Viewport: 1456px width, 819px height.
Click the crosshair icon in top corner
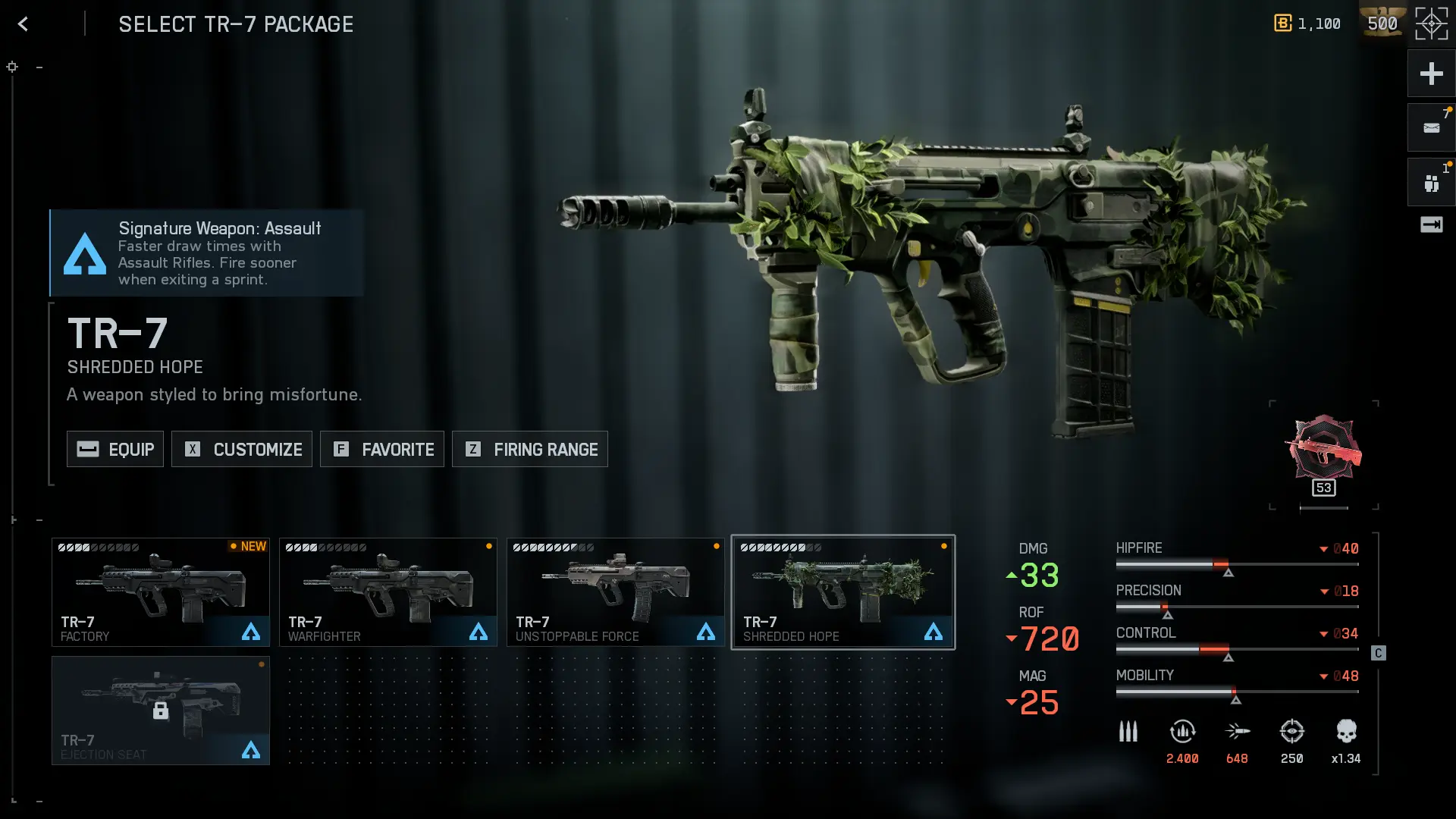click(x=1431, y=24)
